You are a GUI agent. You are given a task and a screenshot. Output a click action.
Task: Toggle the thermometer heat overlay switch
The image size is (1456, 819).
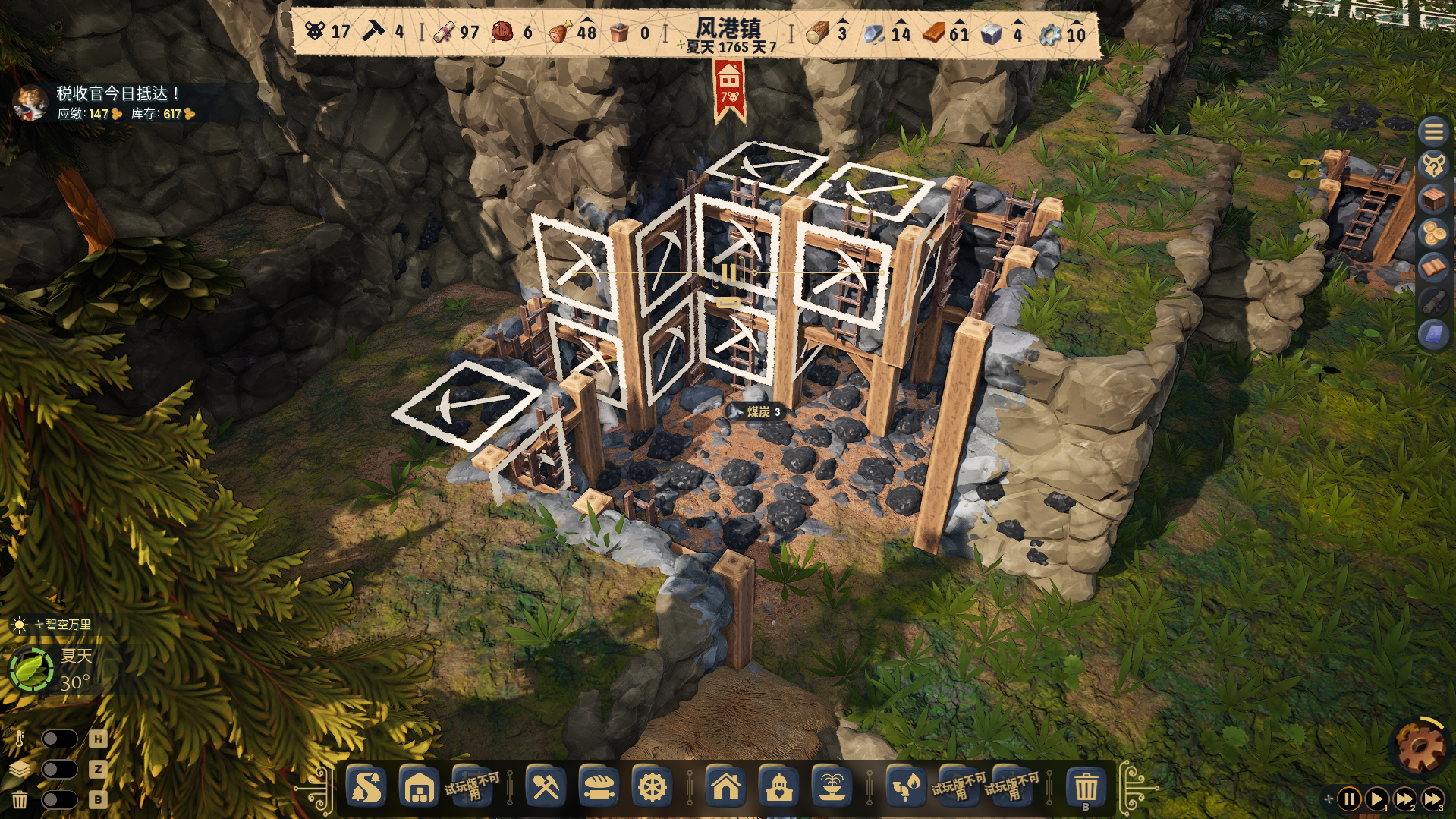pyautogui.click(x=59, y=739)
